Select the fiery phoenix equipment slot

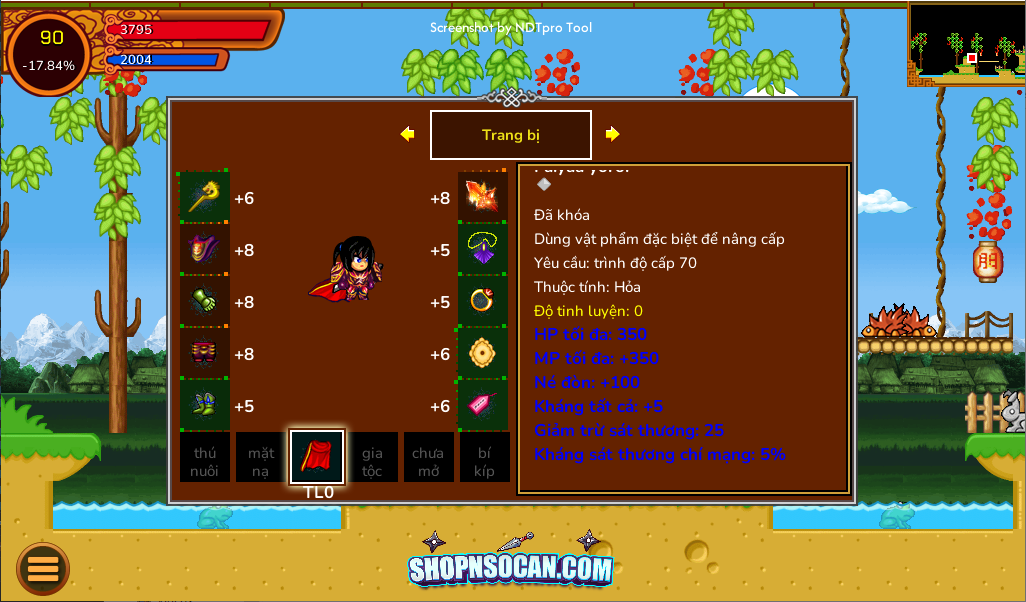click(483, 197)
